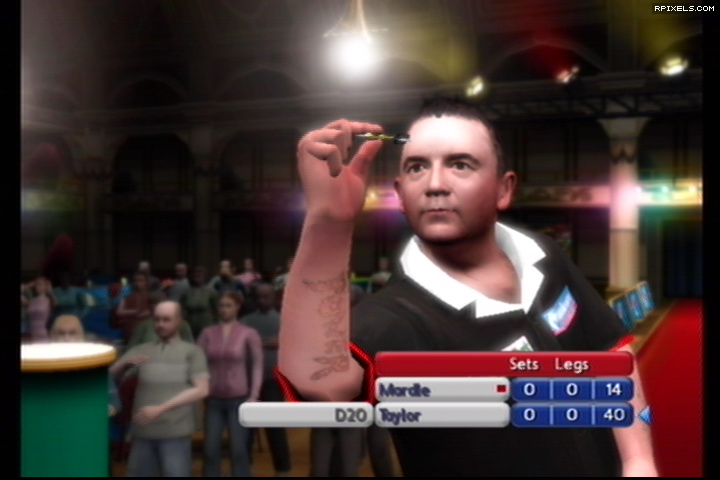Image resolution: width=720 pixels, height=480 pixels.
Task: Select the Mardle player name row
Action: tap(441, 389)
